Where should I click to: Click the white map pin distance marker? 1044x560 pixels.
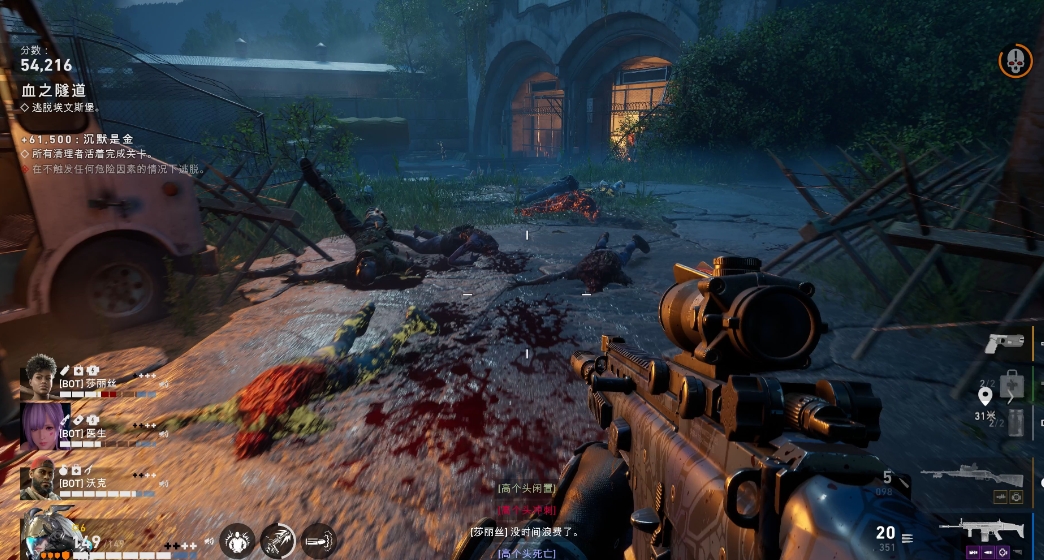984,396
